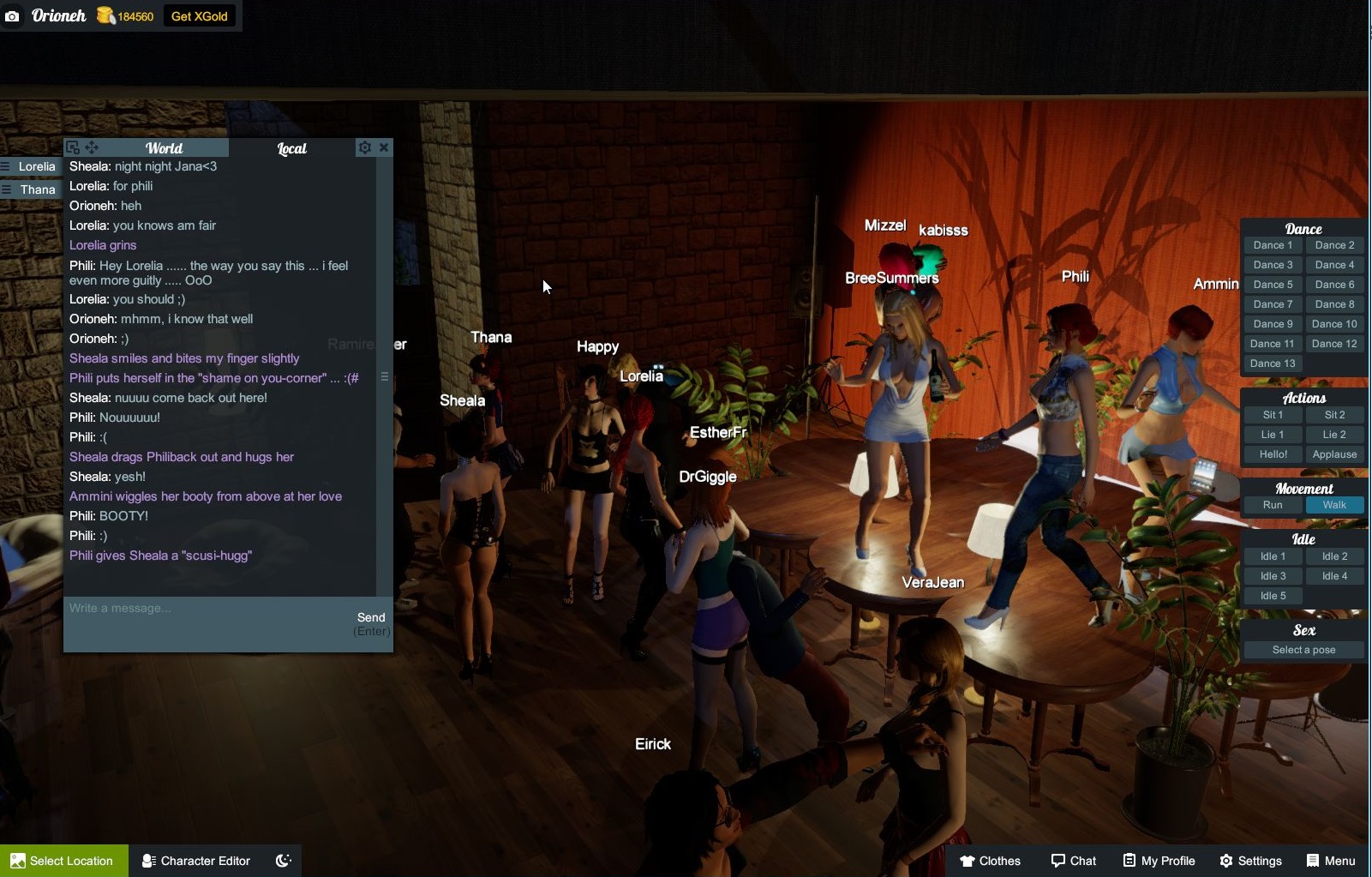Choose the Dance 1 animation
Image resolution: width=1372 pixels, height=877 pixels.
(1273, 245)
